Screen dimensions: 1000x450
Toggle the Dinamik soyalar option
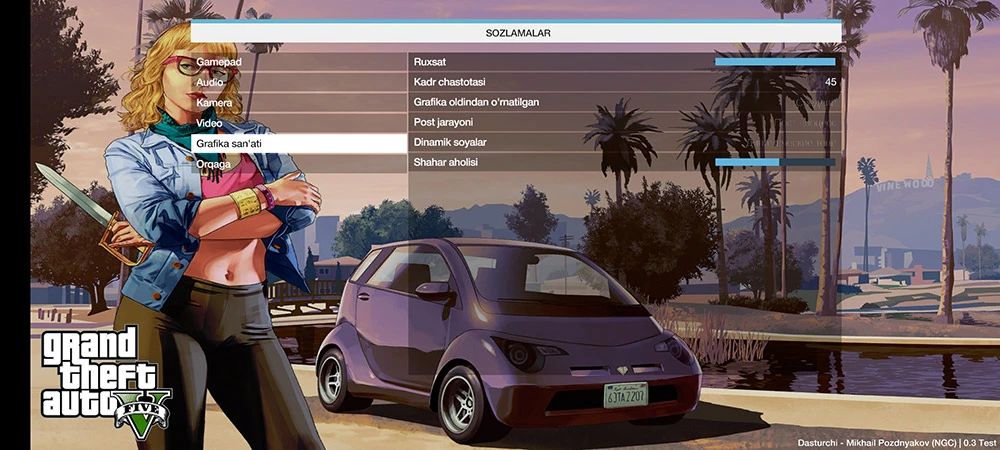[x=624, y=143]
